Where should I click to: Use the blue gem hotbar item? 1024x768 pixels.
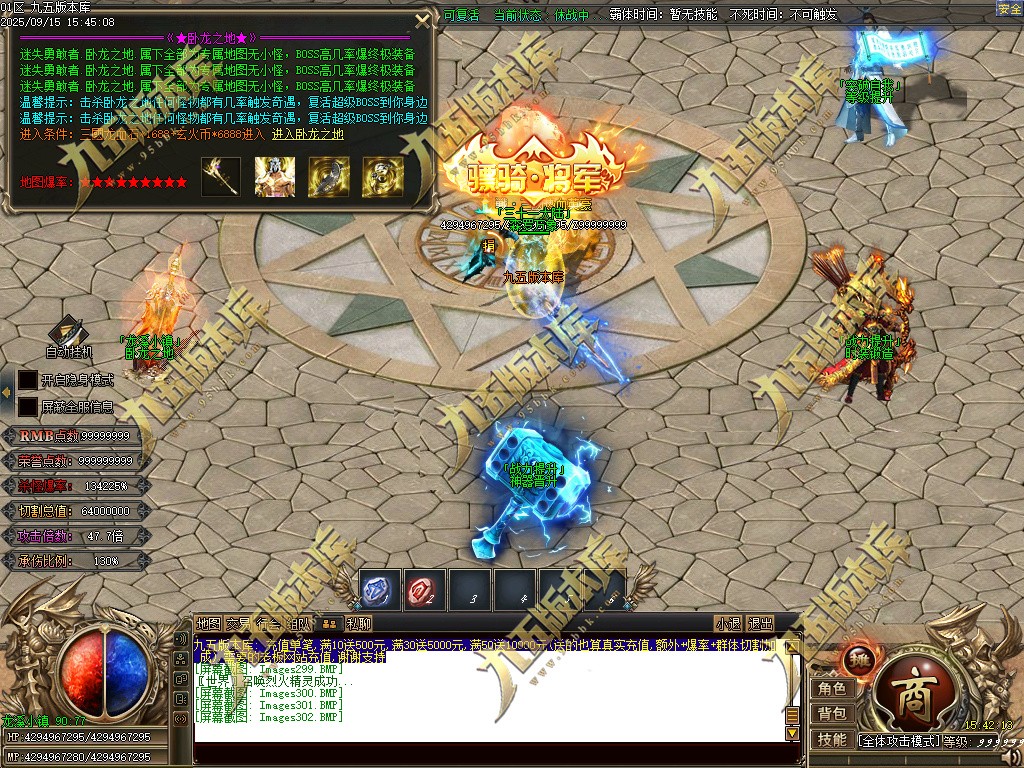point(380,591)
